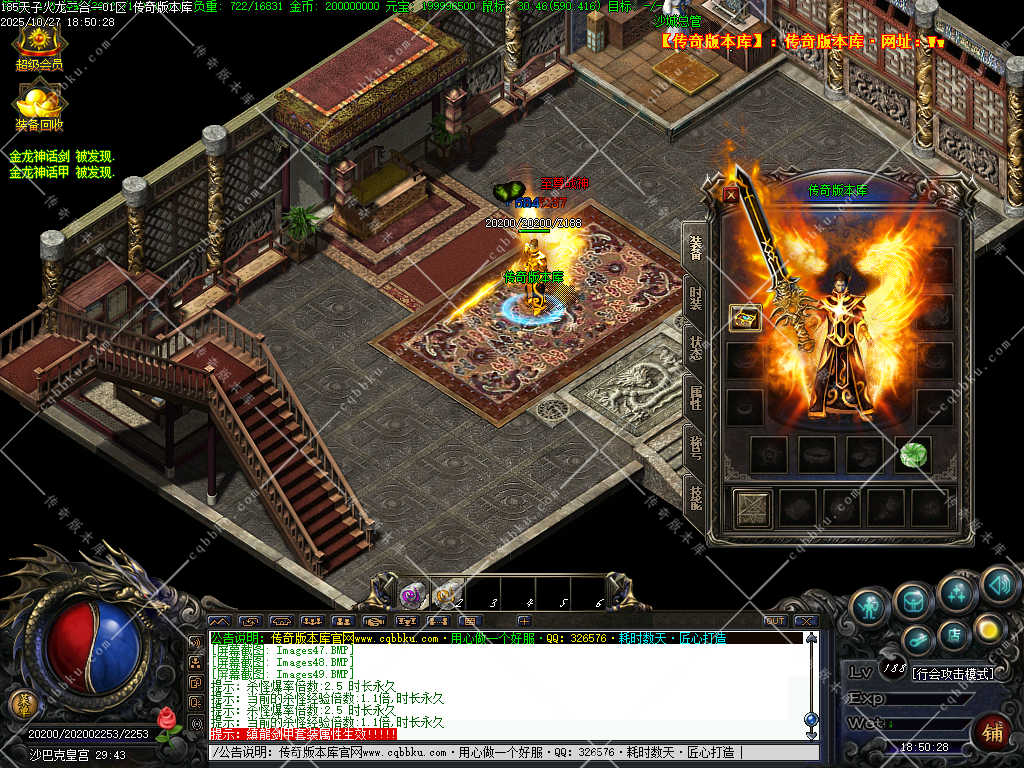Open the character figure round button
This screenshot has height=768, width=1024.
coord(871,607)
